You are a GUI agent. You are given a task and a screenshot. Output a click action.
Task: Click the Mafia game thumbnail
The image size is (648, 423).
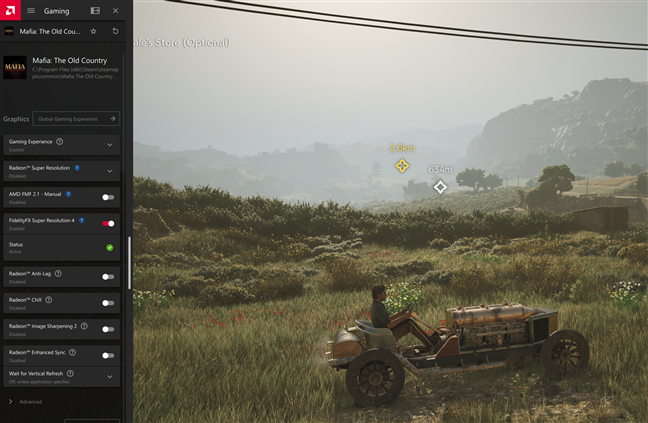(15, 66)
